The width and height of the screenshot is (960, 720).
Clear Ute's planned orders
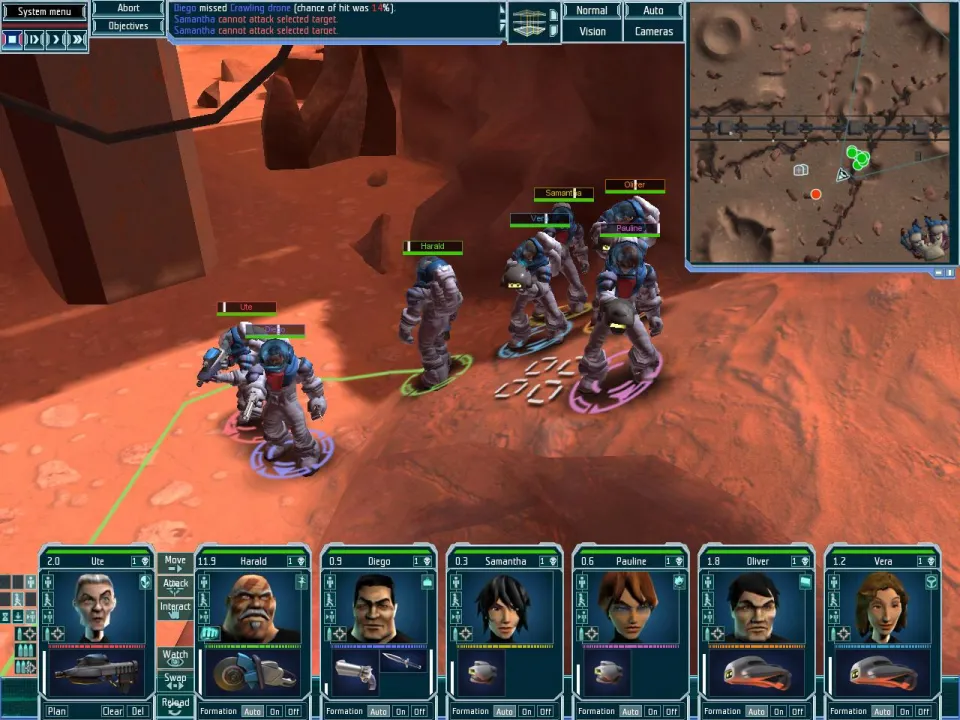tap(113, 711)
